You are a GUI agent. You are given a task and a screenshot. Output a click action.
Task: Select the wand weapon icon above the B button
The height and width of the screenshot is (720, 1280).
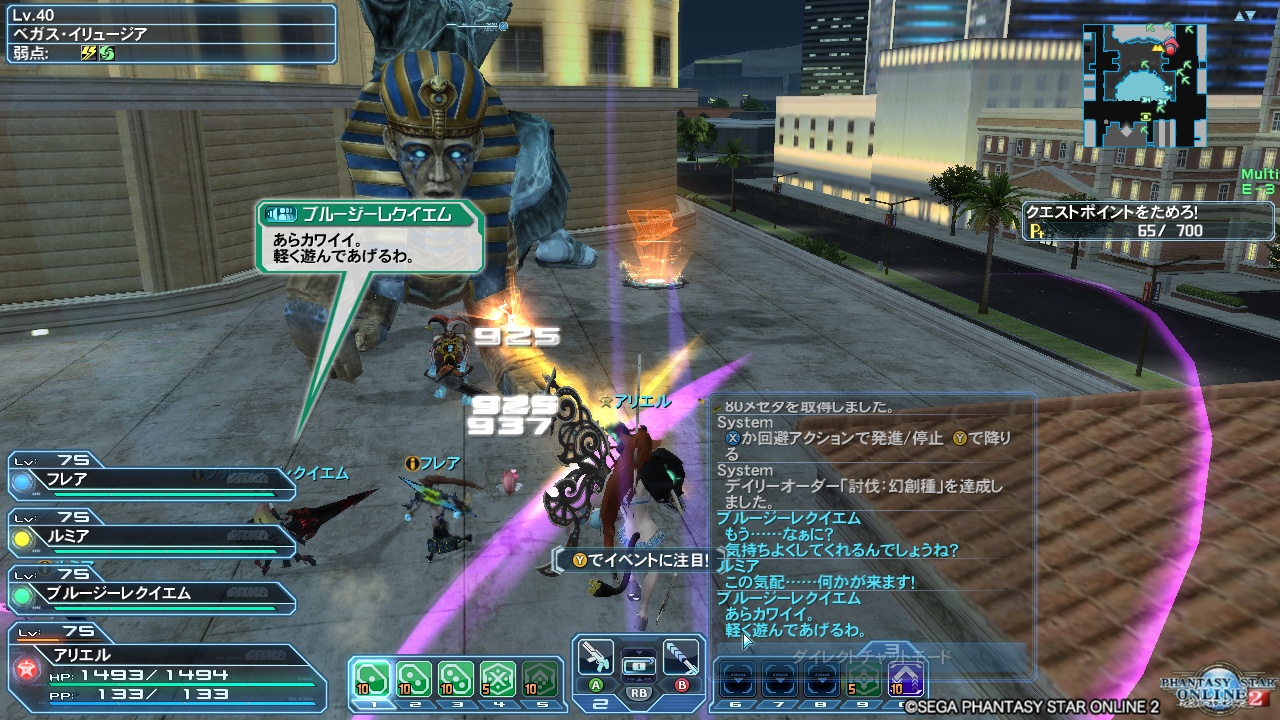(x=681, y=660)
